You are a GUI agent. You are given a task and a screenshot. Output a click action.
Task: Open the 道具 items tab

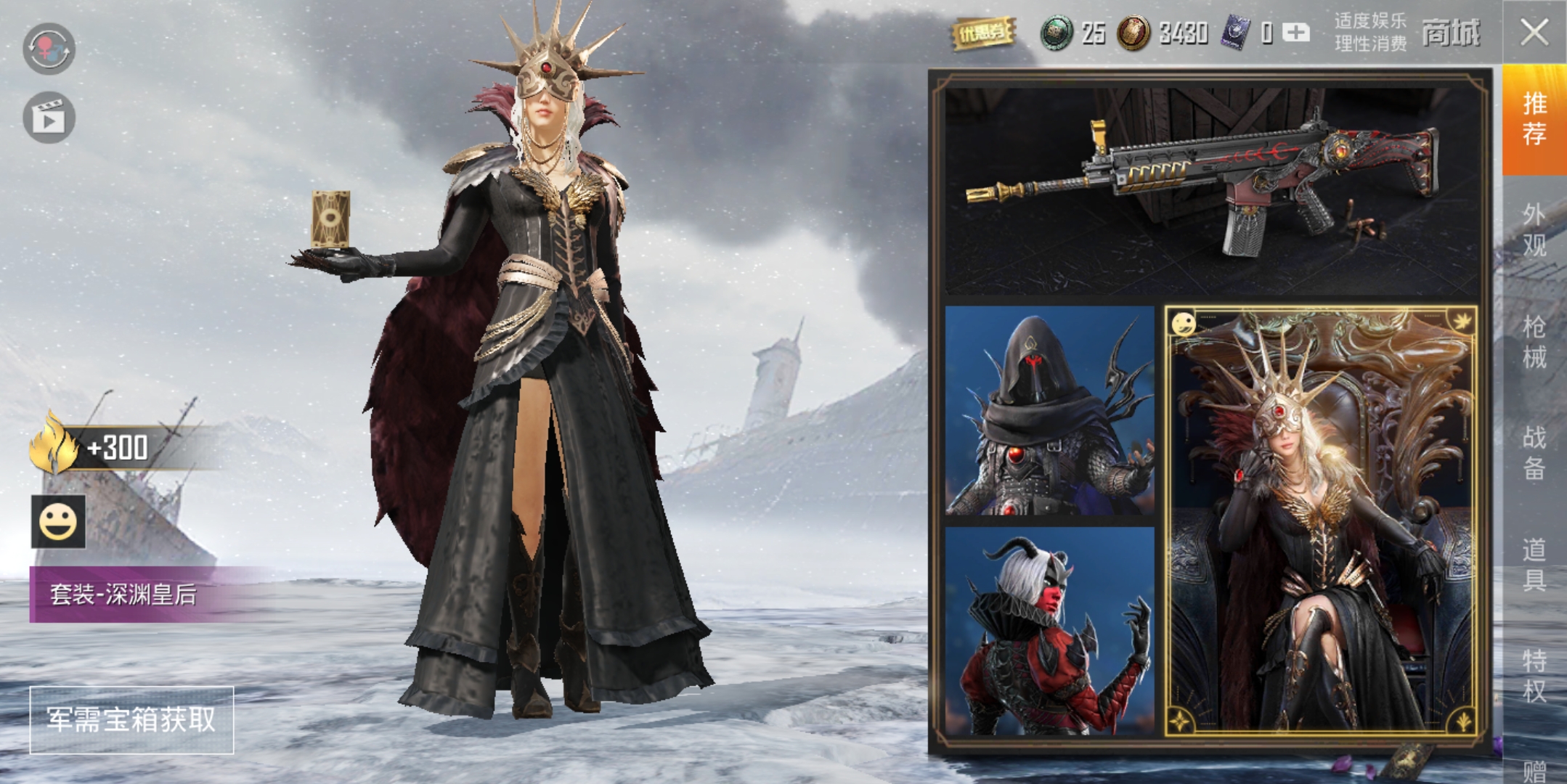tap(1534, 565)
